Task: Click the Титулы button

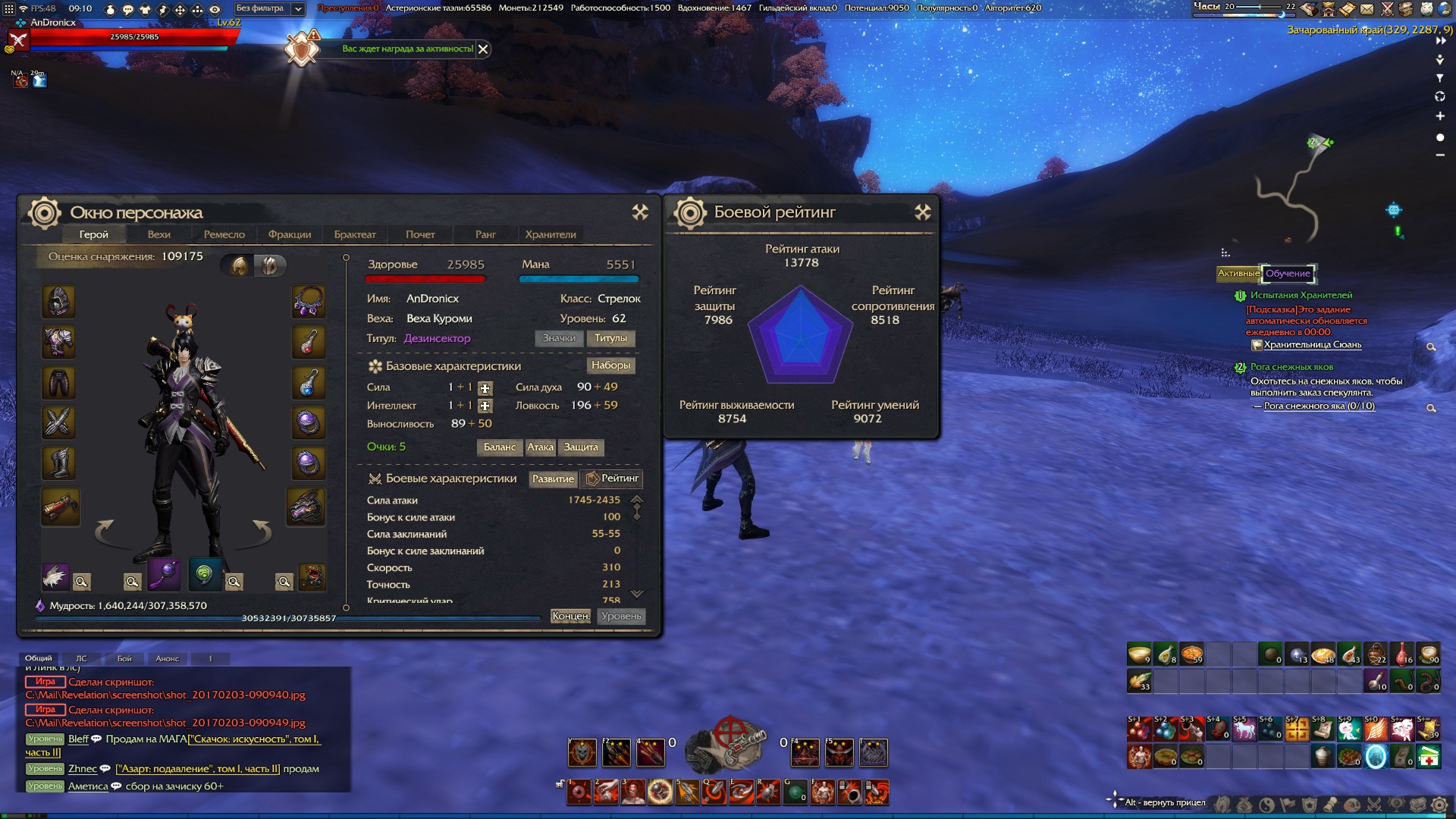Action: pyautogui.click(x=610, y=338)
